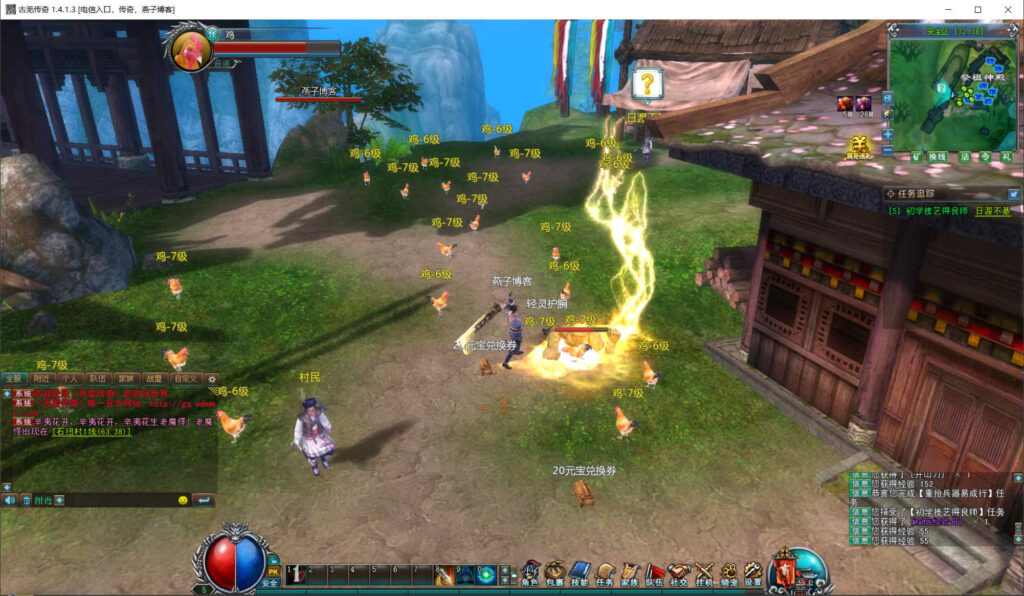Open the 家族 family menu

coord(630,573)
